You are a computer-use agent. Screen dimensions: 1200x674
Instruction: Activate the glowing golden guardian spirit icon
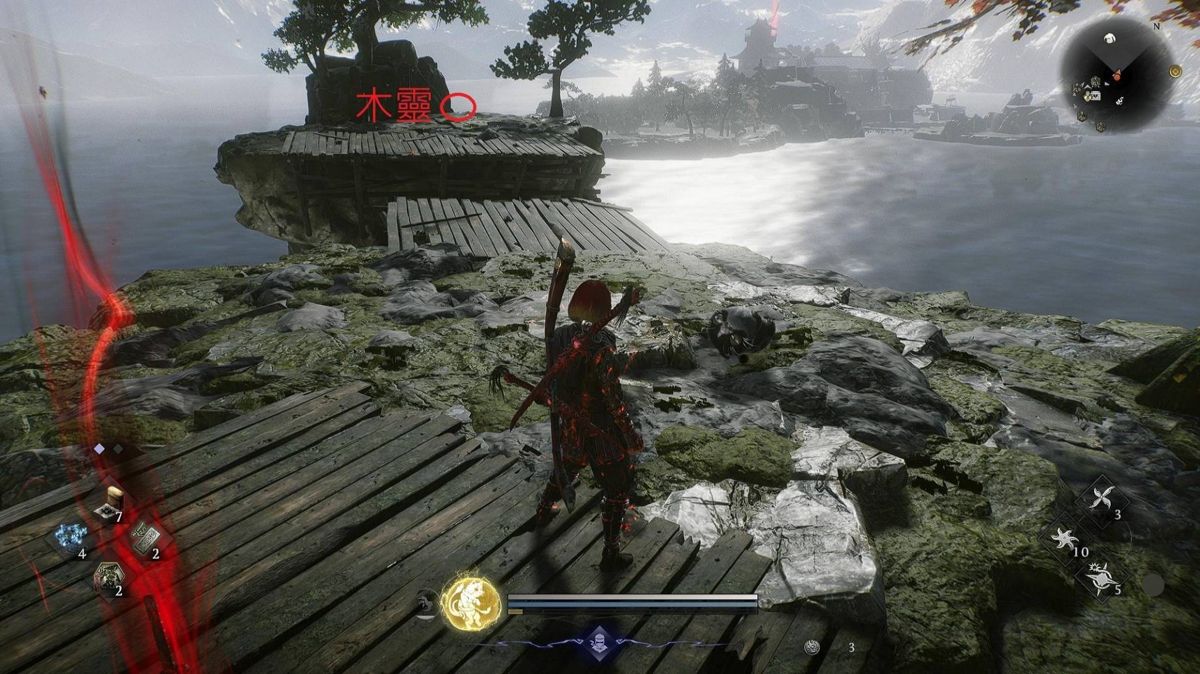coord(471,603)
